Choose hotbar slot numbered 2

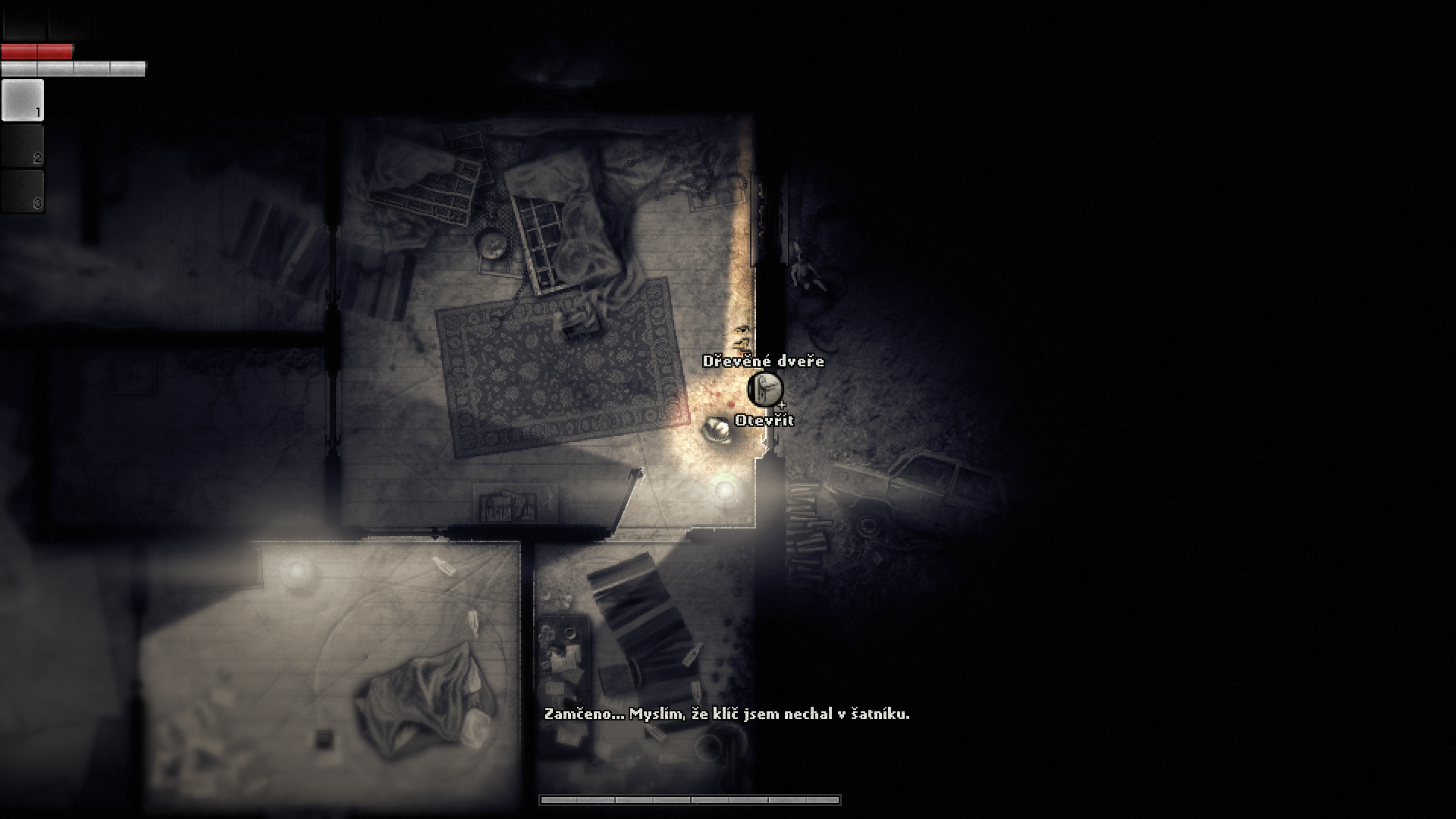point(23,146)
